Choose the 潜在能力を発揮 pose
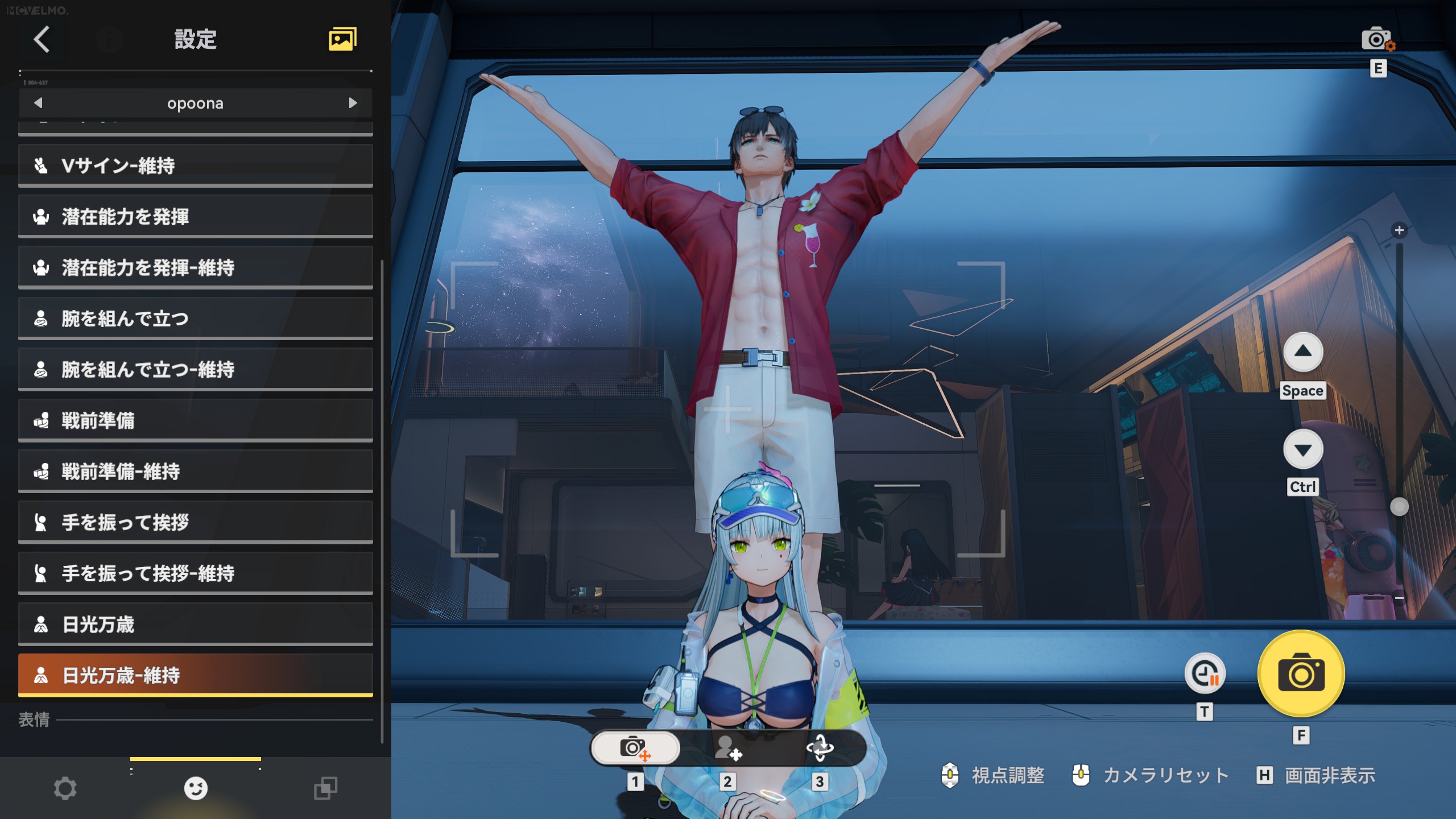 (x=195, y=217)
